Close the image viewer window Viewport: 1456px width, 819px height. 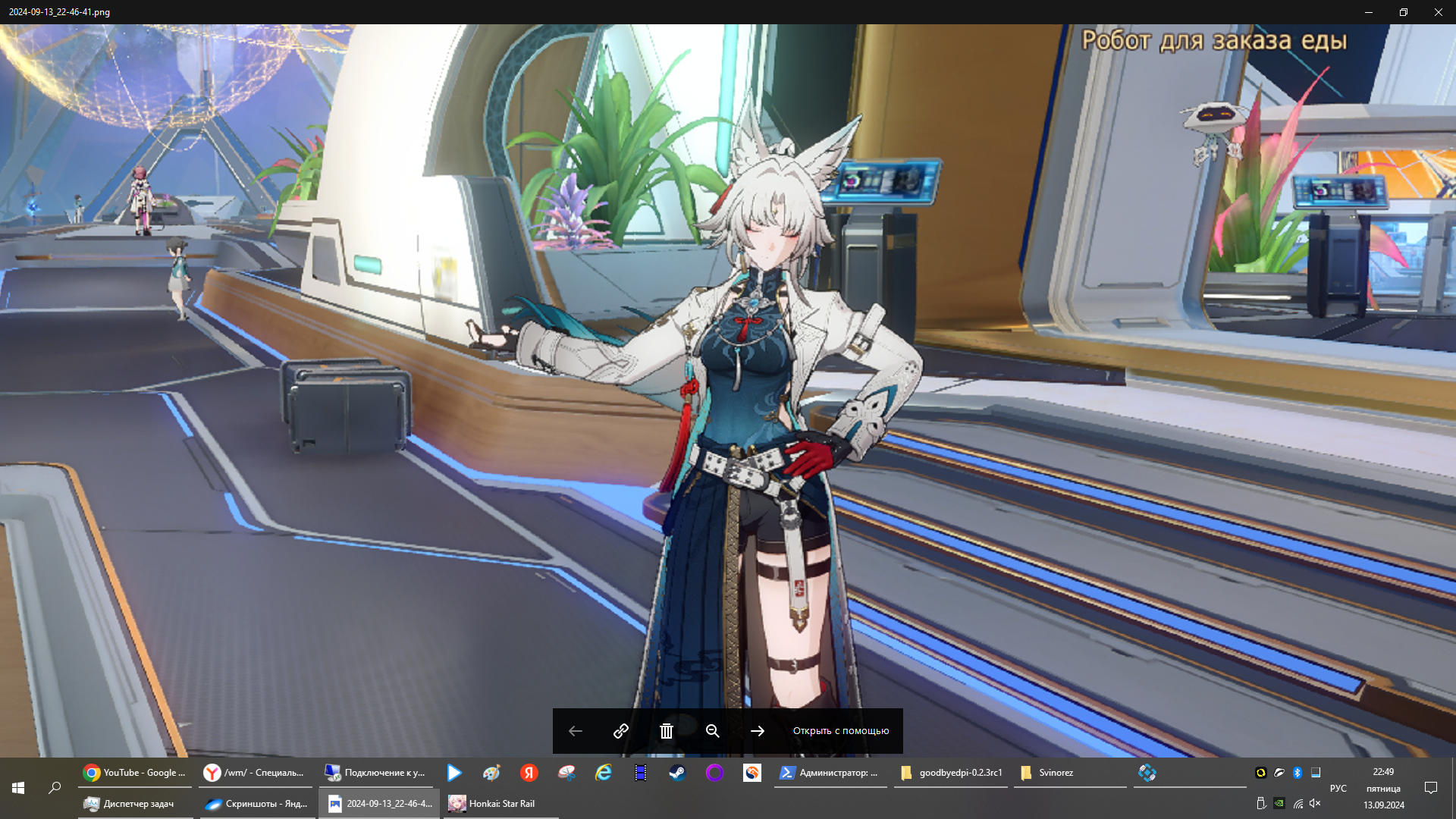pyautogui.click(x=1438, y=12)
